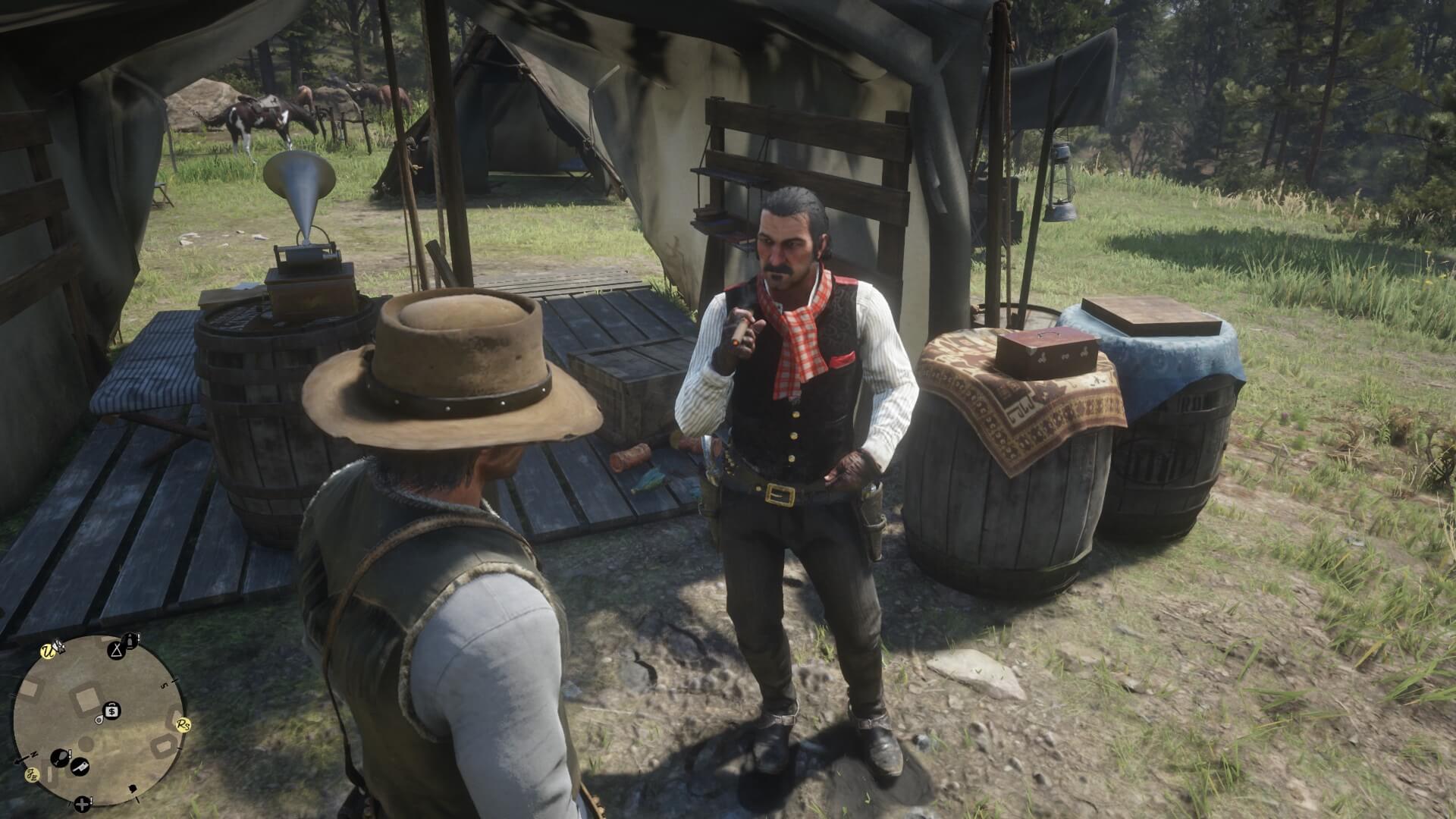Image resolution: width=1456 pixels, height=819 pixels.
Task: Click the frying pan cooking icon on the minimap
Action: pos(60,758)
